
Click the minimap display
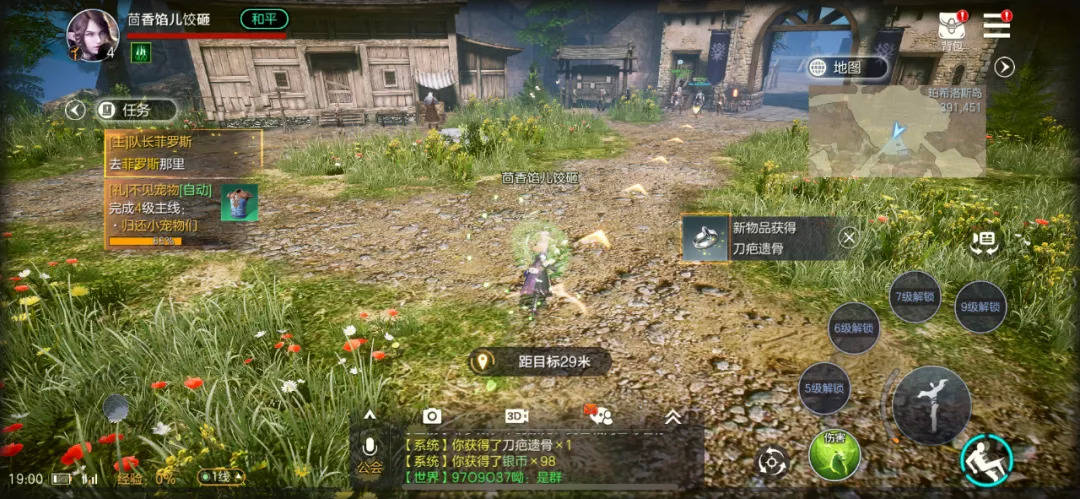coord(896,130)
